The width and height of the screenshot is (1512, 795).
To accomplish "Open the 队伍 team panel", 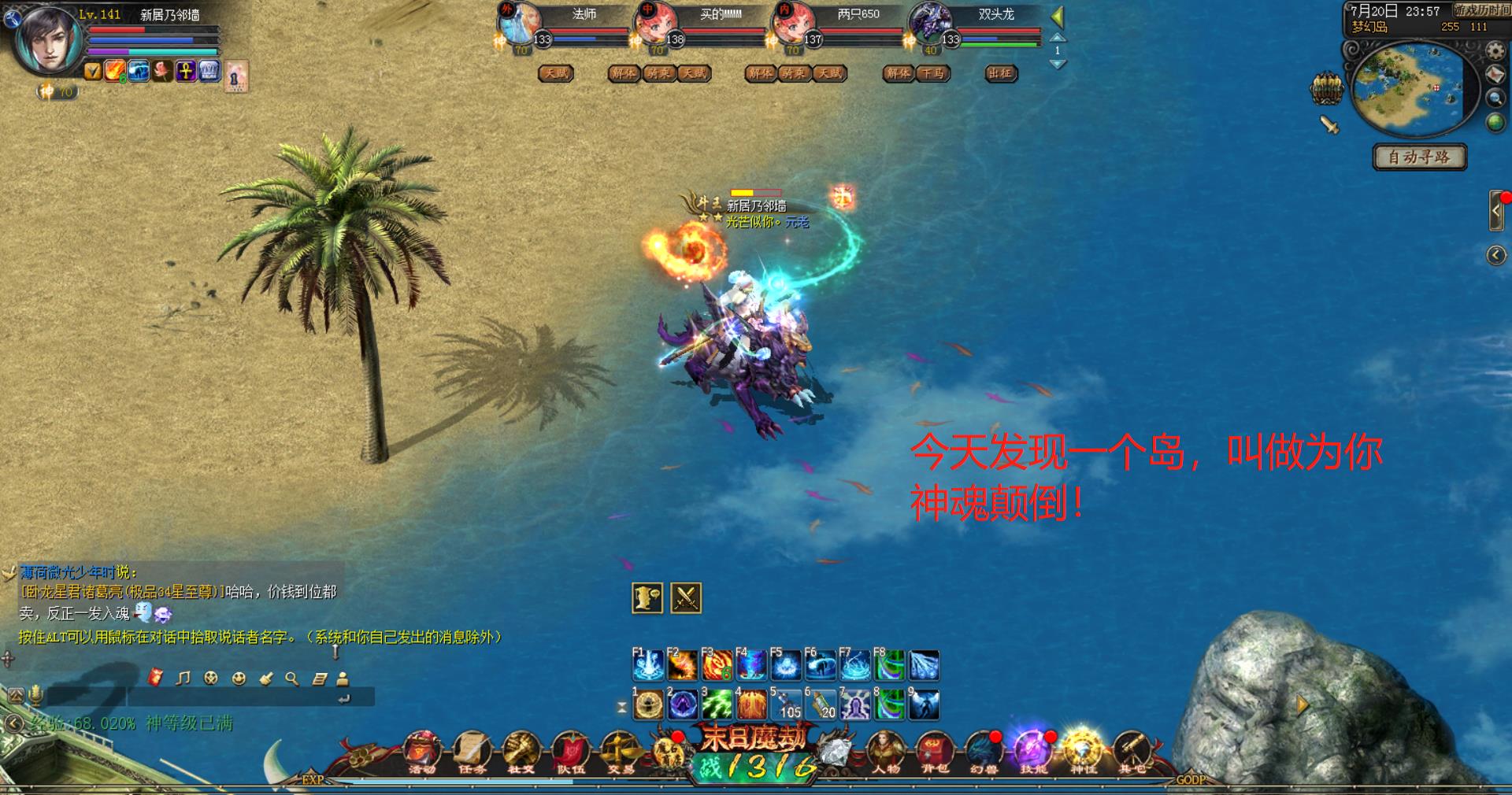I will 570,750.
